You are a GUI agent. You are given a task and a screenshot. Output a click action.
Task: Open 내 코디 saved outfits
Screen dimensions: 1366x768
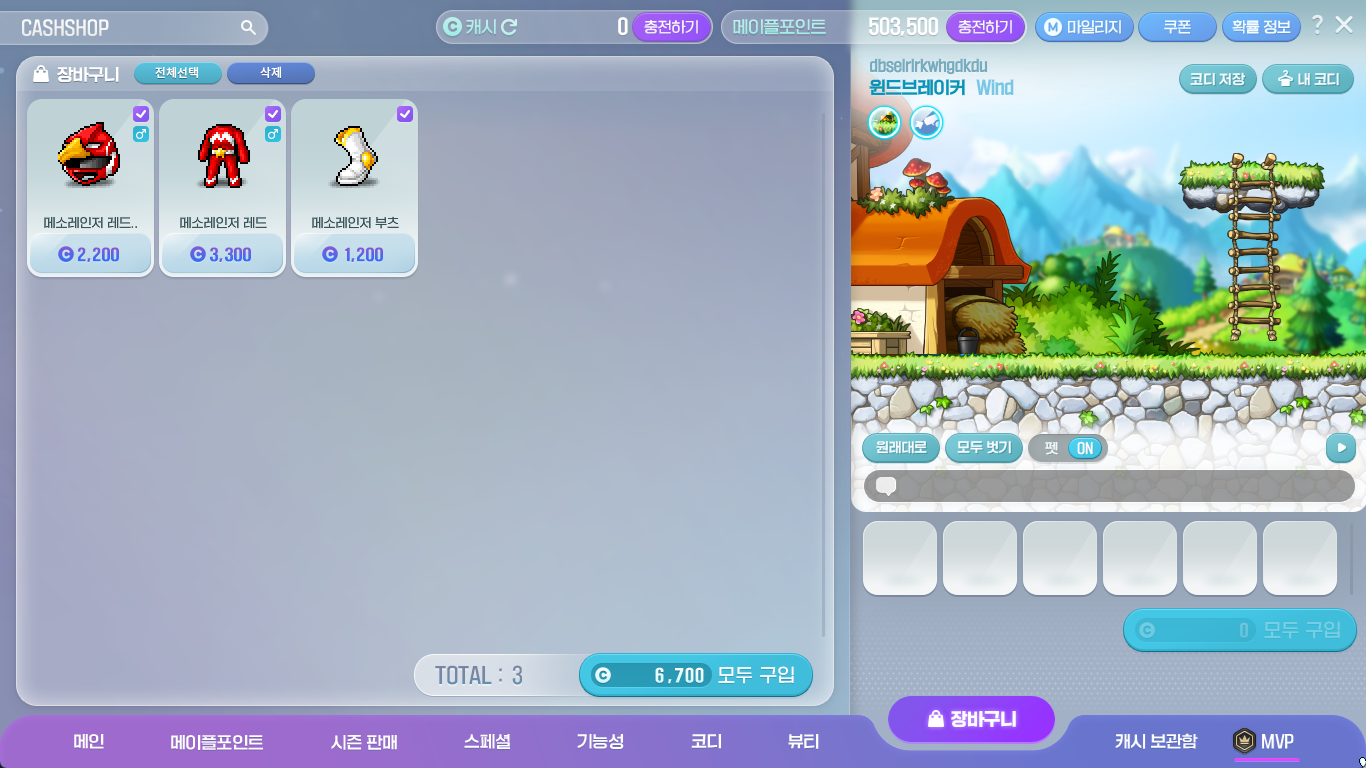coord(1308,79)
